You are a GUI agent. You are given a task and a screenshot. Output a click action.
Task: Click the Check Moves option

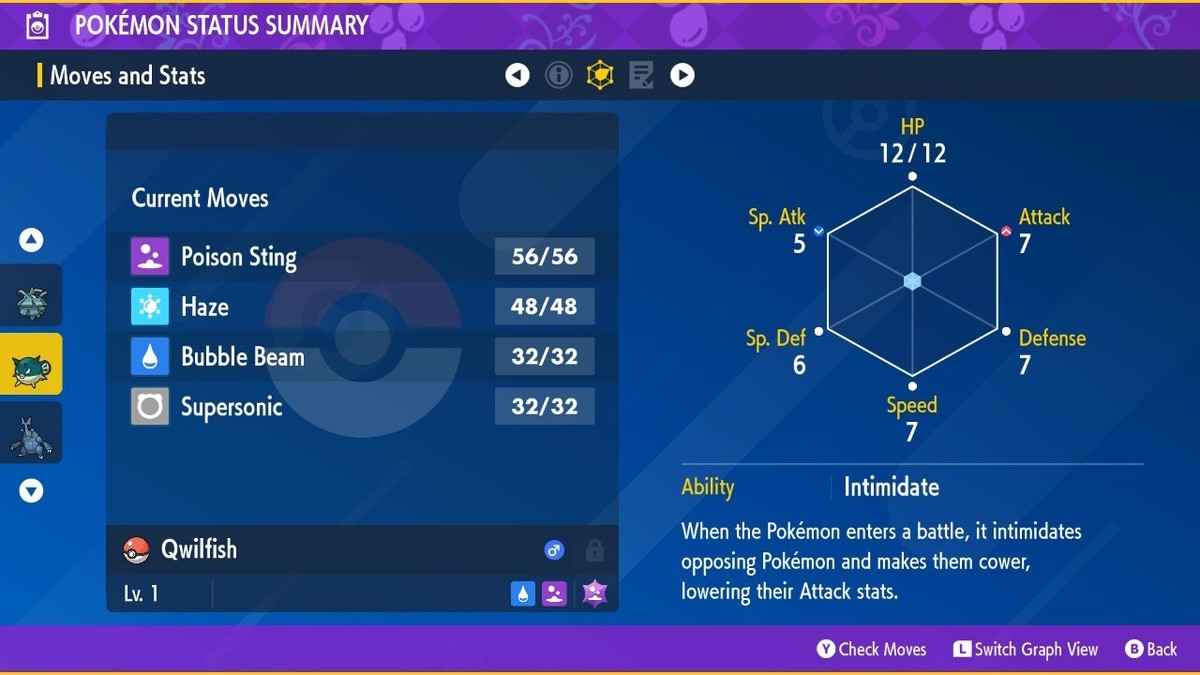point(872,650)
